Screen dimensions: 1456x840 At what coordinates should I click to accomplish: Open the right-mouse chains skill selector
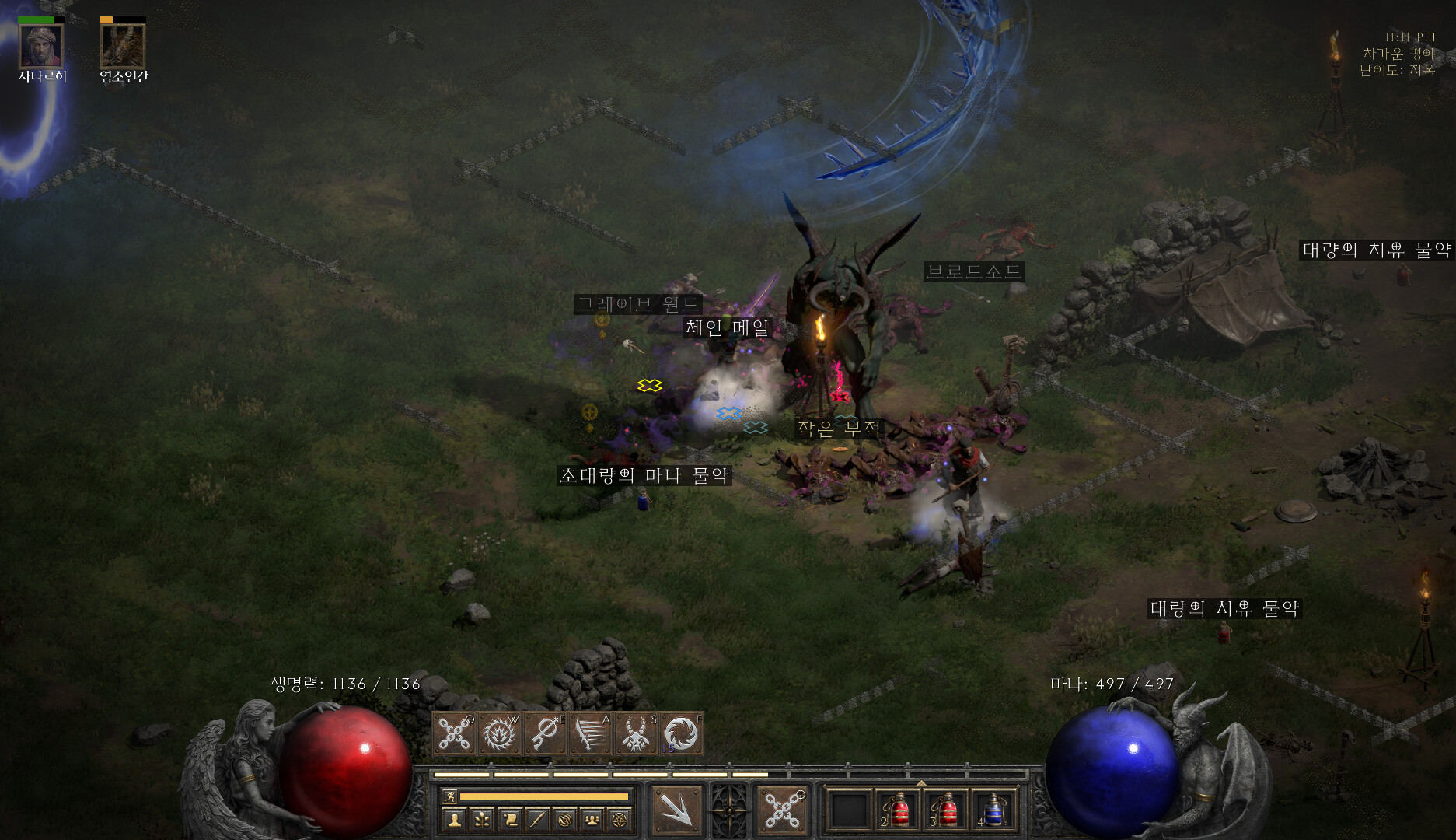(783, 810)
